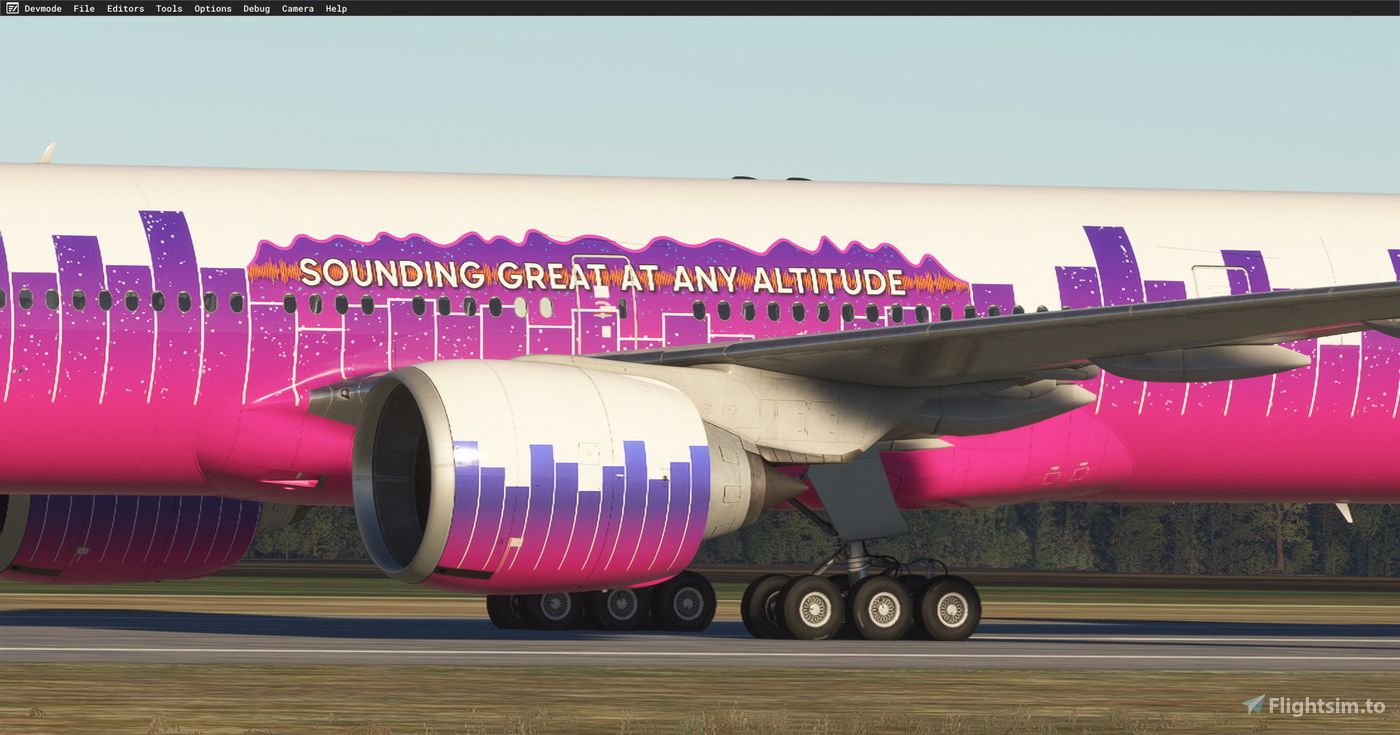The height and width of the screenshot is (735, 1400).
Task: Click the Flightsim.to paper plane logo
Action: [1253, 704]
